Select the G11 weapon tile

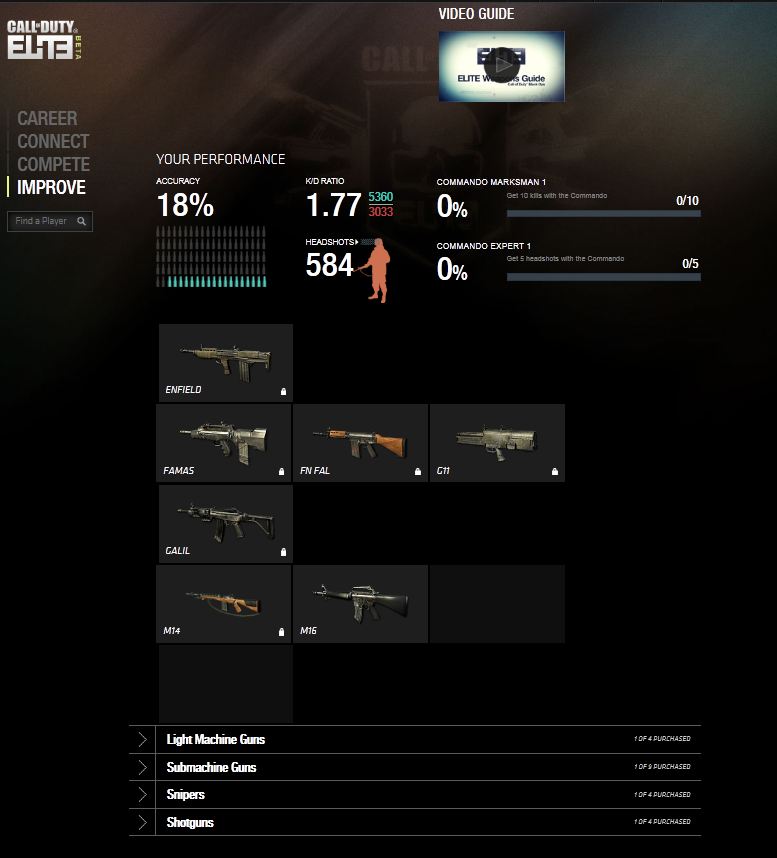coord(497,442)
